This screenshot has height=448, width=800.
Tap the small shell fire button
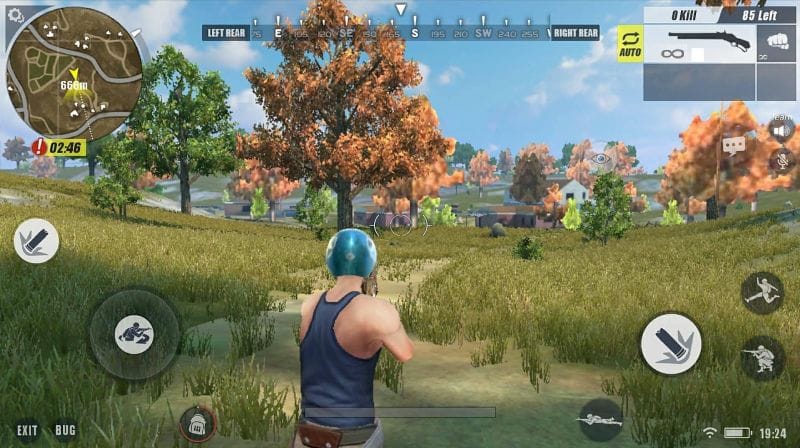(x=36, y=241)
